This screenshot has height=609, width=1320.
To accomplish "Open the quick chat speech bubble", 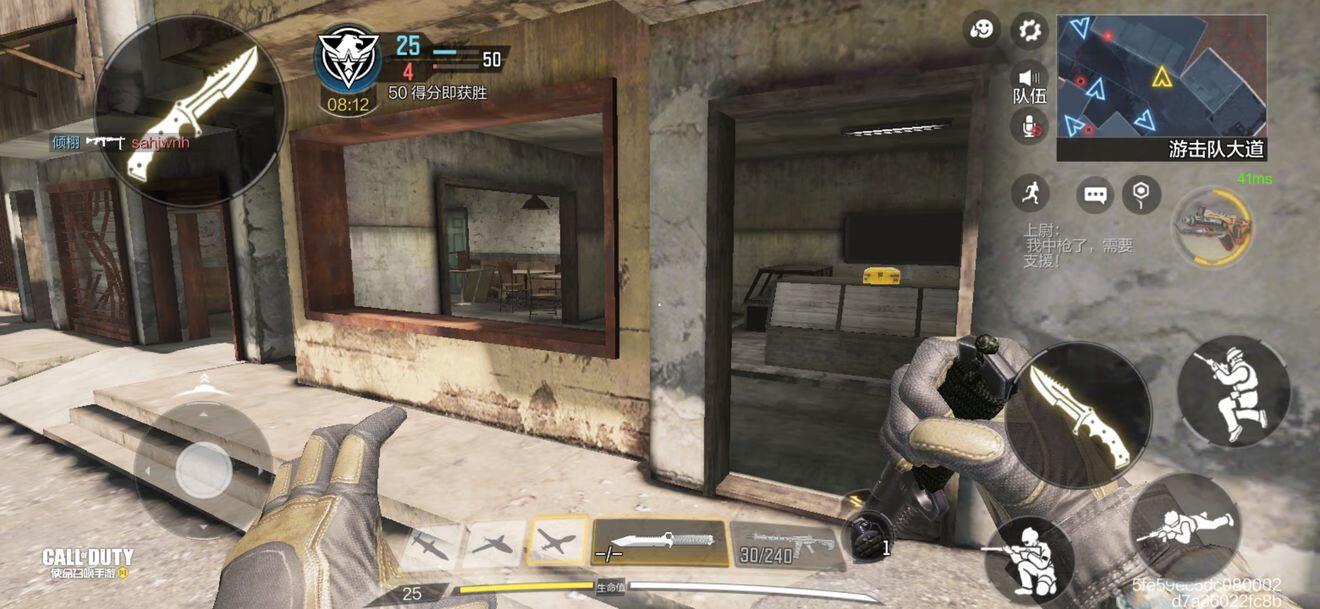I will click(1095, 194).
